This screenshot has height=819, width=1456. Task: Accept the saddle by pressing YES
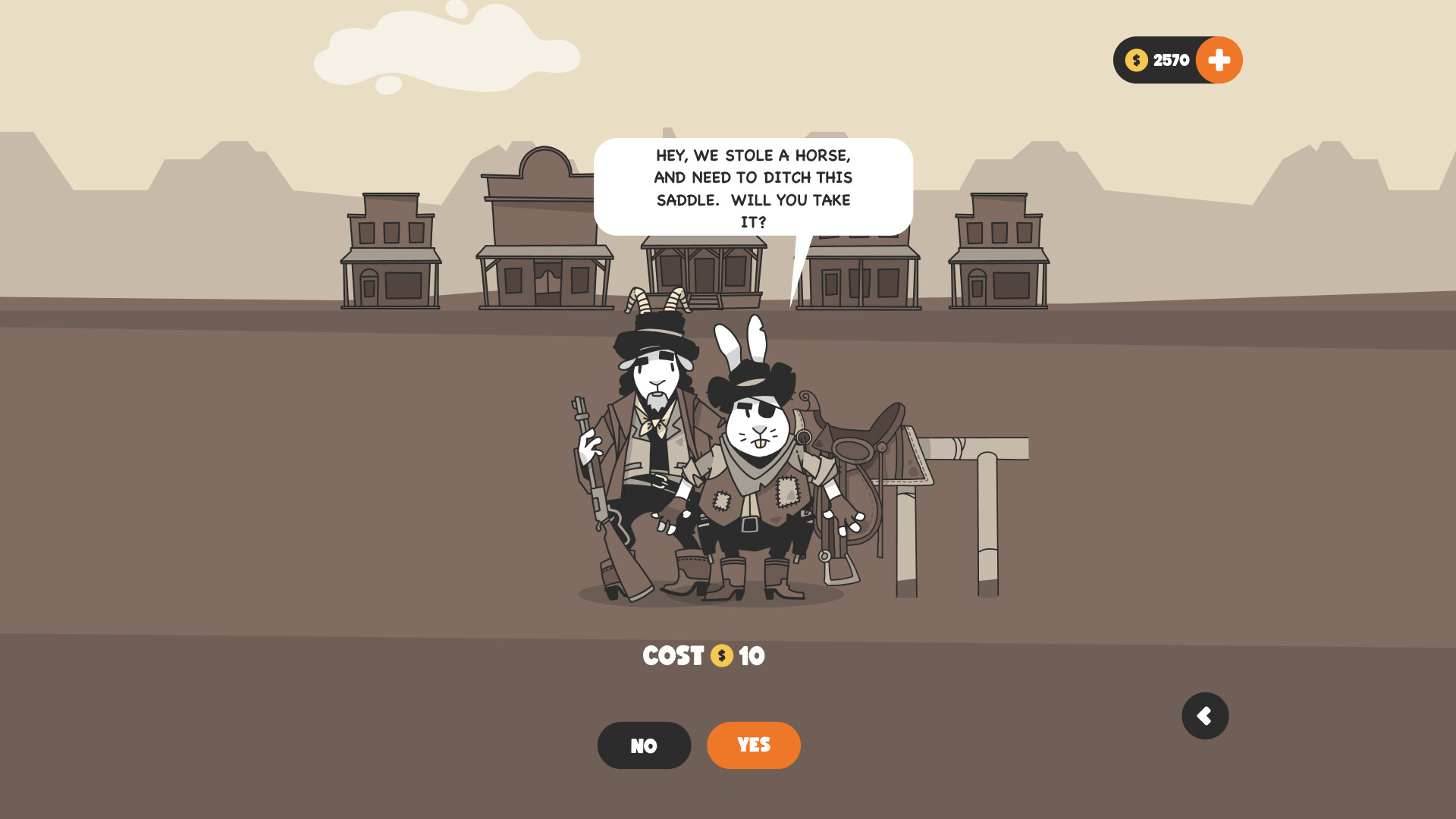[753, 745]
